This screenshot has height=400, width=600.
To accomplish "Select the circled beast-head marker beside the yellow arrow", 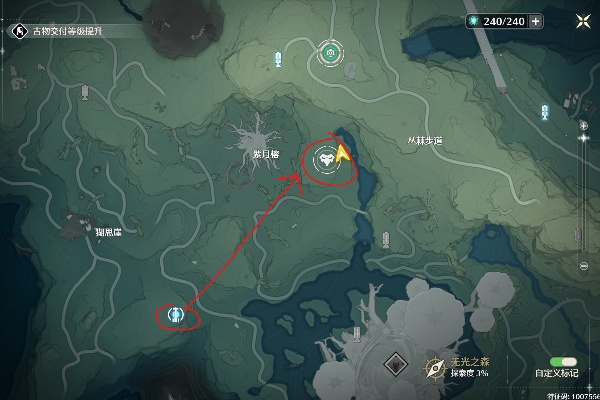I will click(327, 159).
